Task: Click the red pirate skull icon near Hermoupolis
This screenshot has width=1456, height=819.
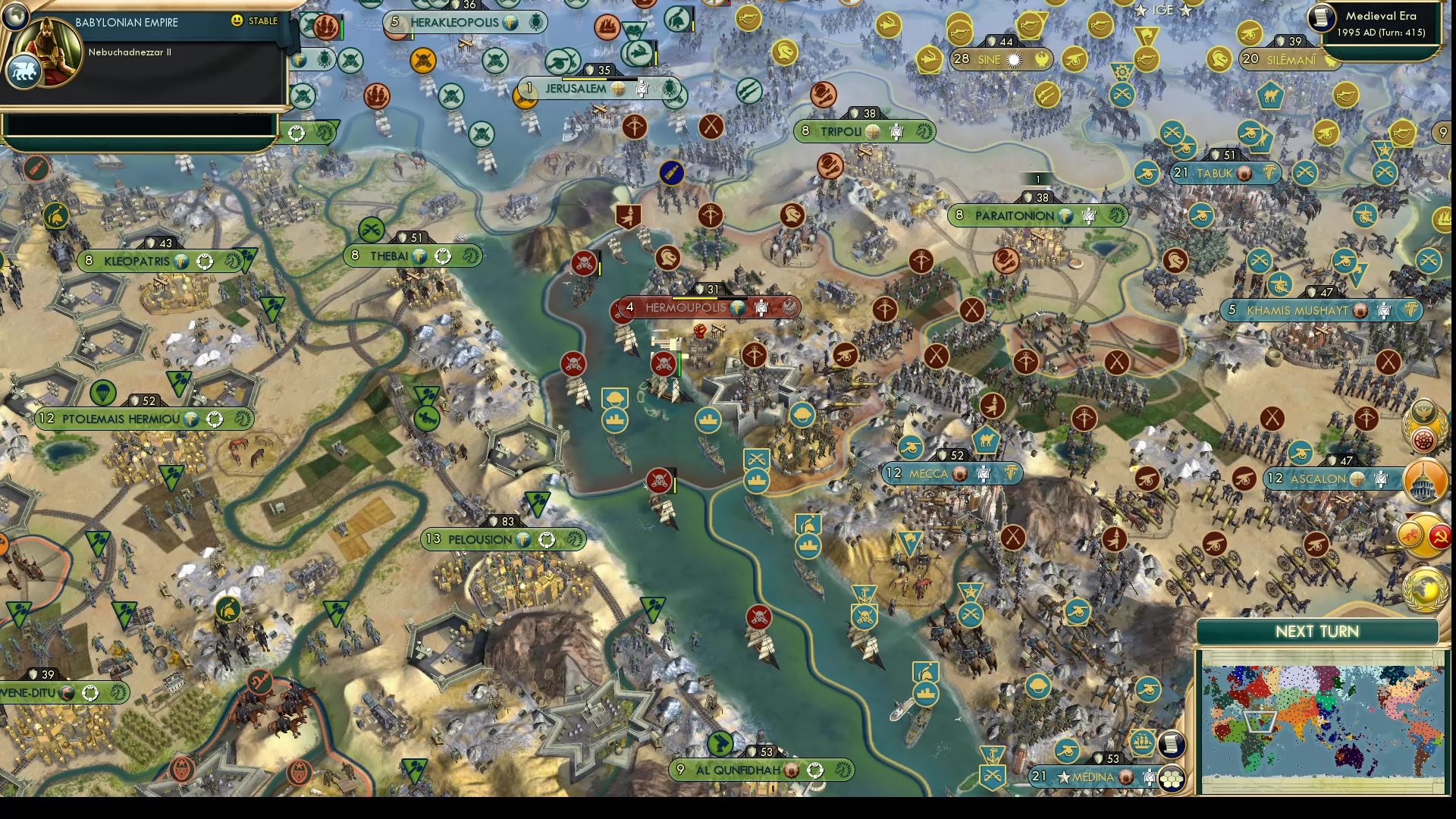Action: (x=664, y=364)
